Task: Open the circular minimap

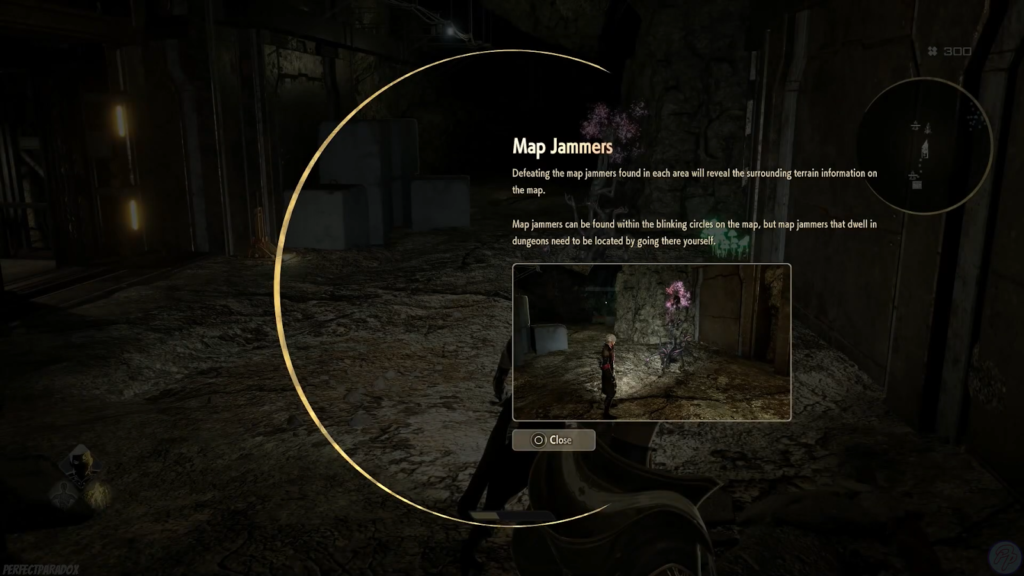Action: pyautogui.click(x=924, y=145)
